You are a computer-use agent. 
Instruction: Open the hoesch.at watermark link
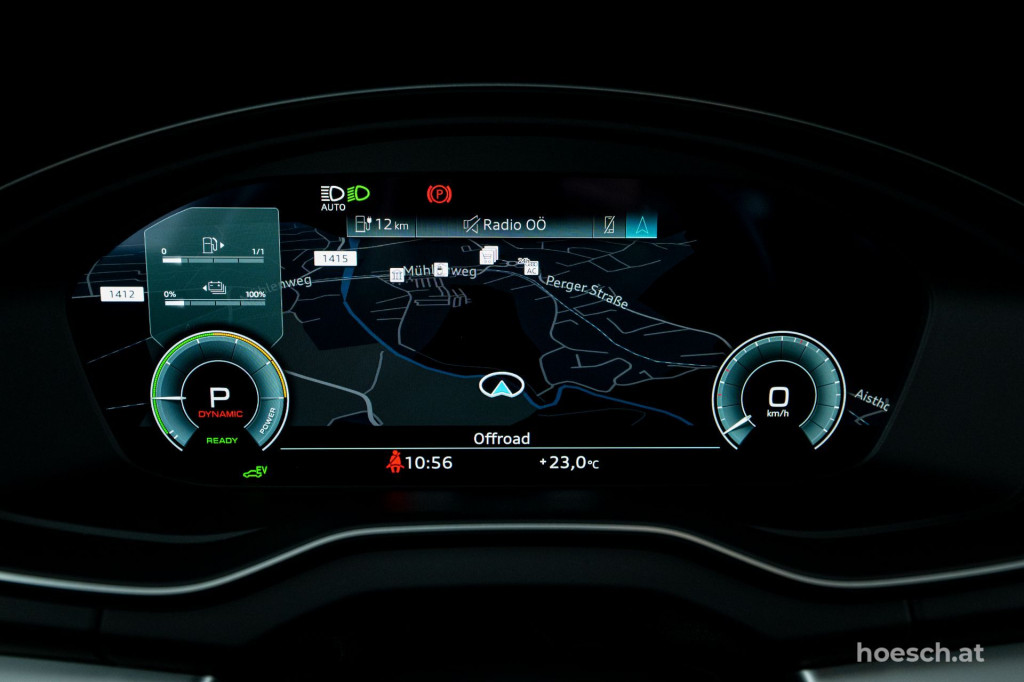tap(919, 653)
